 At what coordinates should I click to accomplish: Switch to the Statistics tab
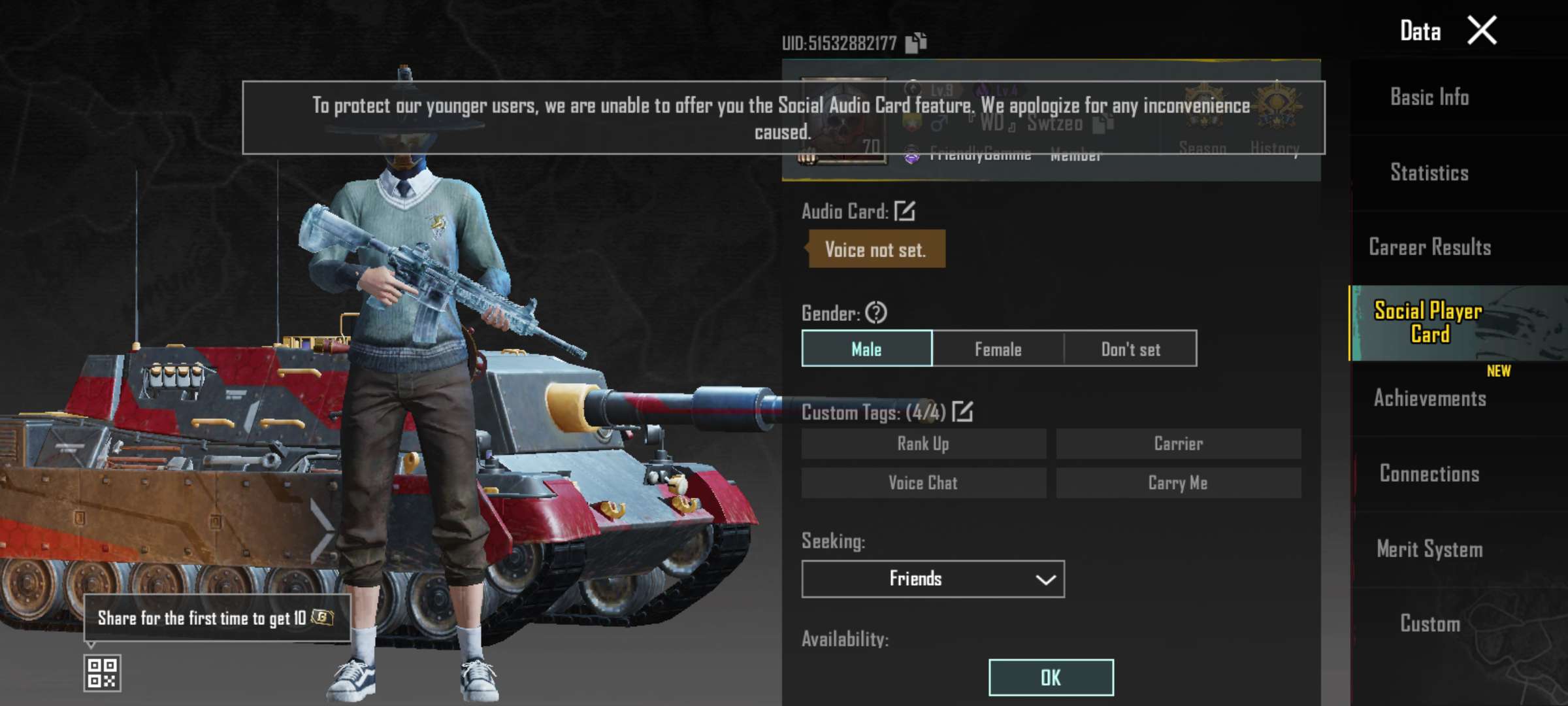1430,172
